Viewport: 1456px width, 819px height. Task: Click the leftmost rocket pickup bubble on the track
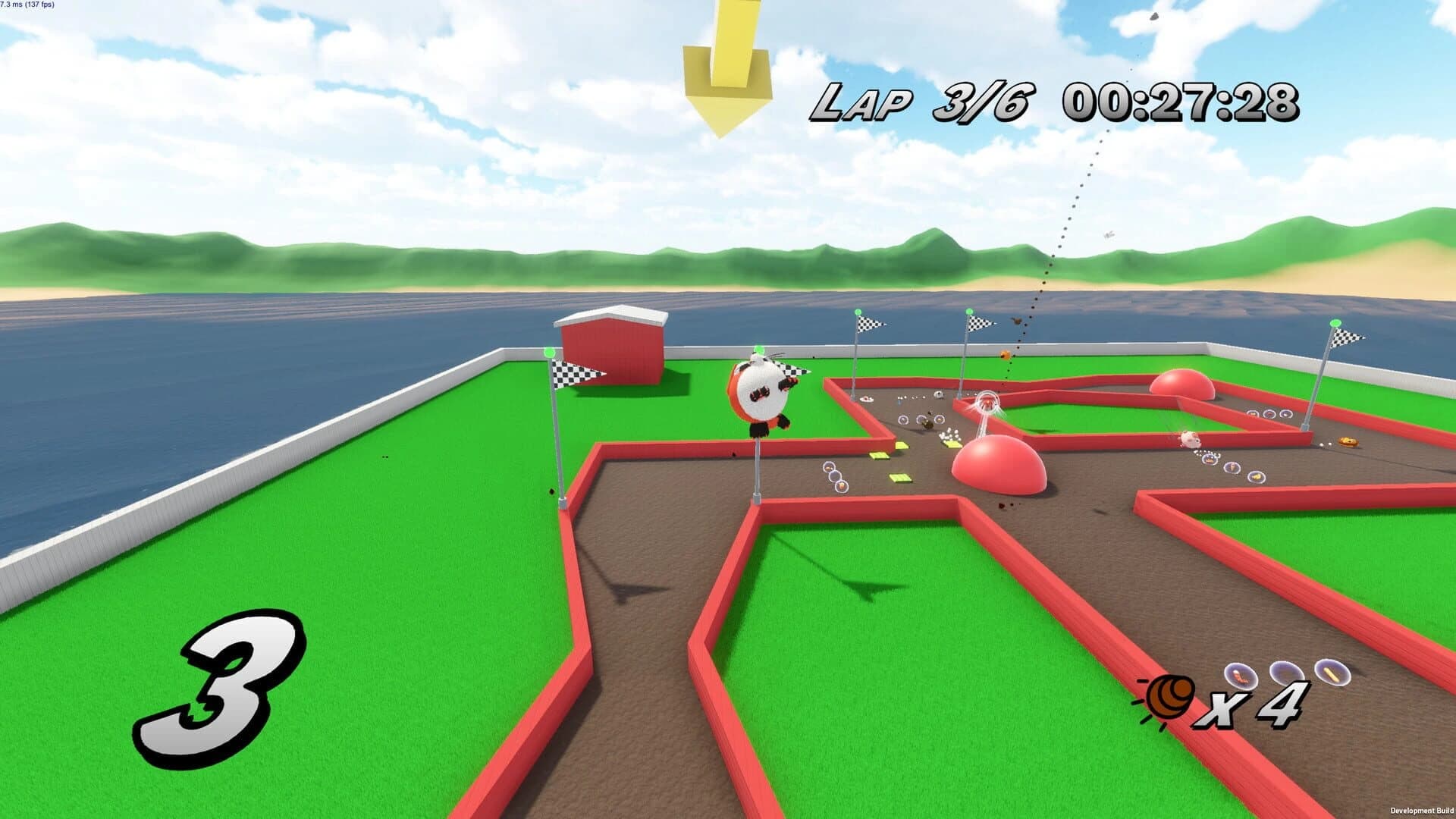[1241, 675]
